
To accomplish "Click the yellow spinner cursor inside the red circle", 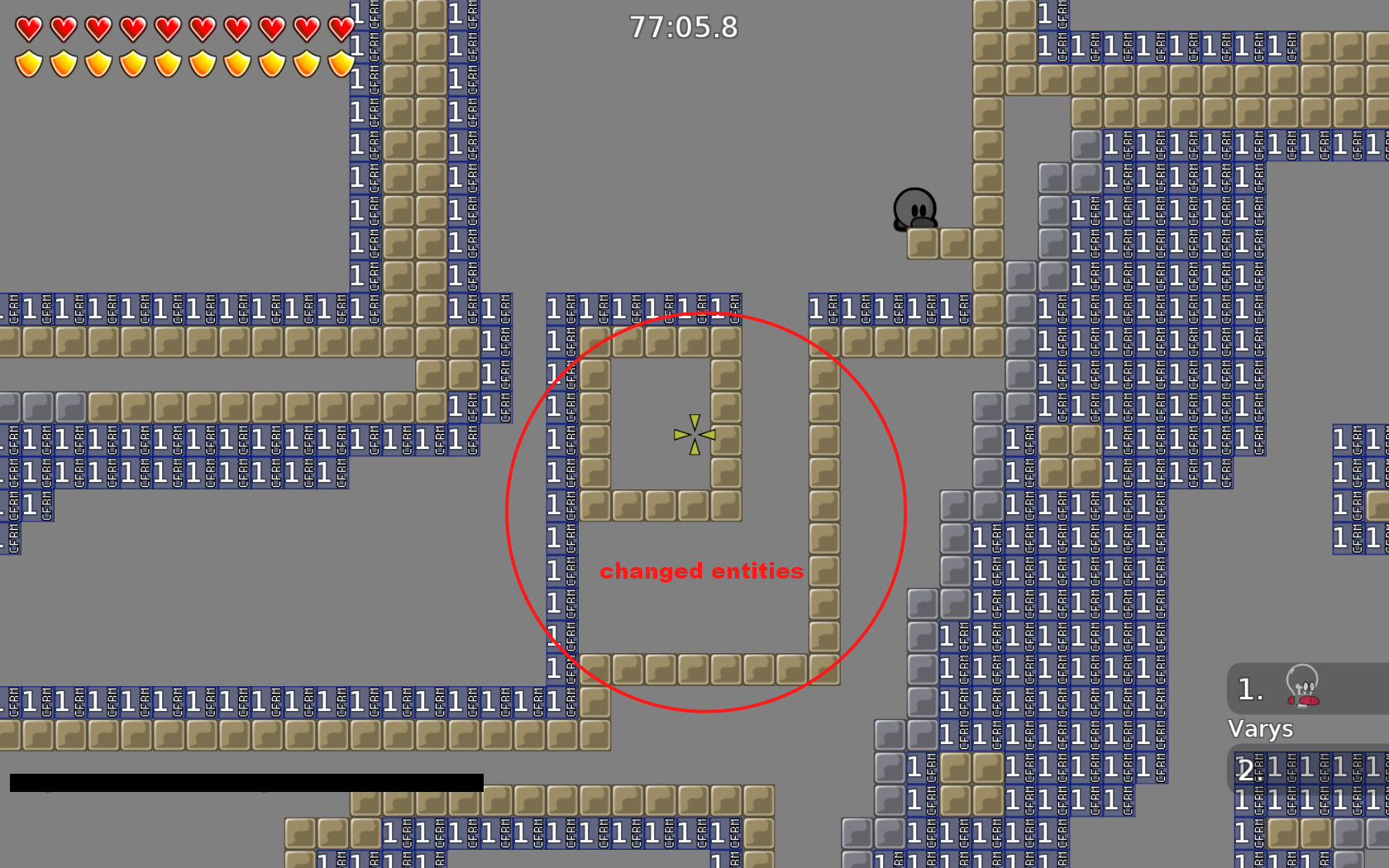I will (693, 433).
